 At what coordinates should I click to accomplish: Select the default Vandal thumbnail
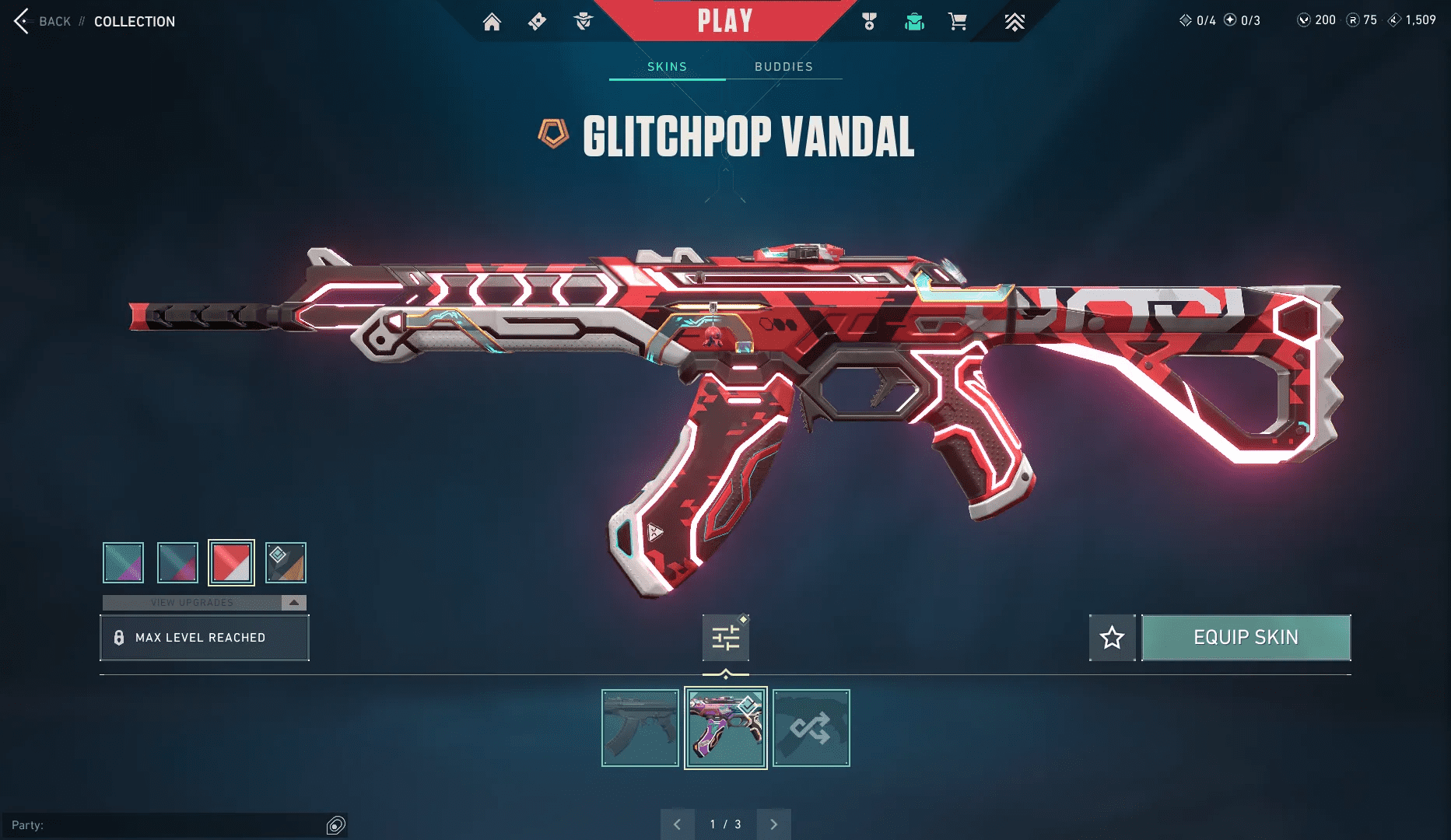[640, 728]
